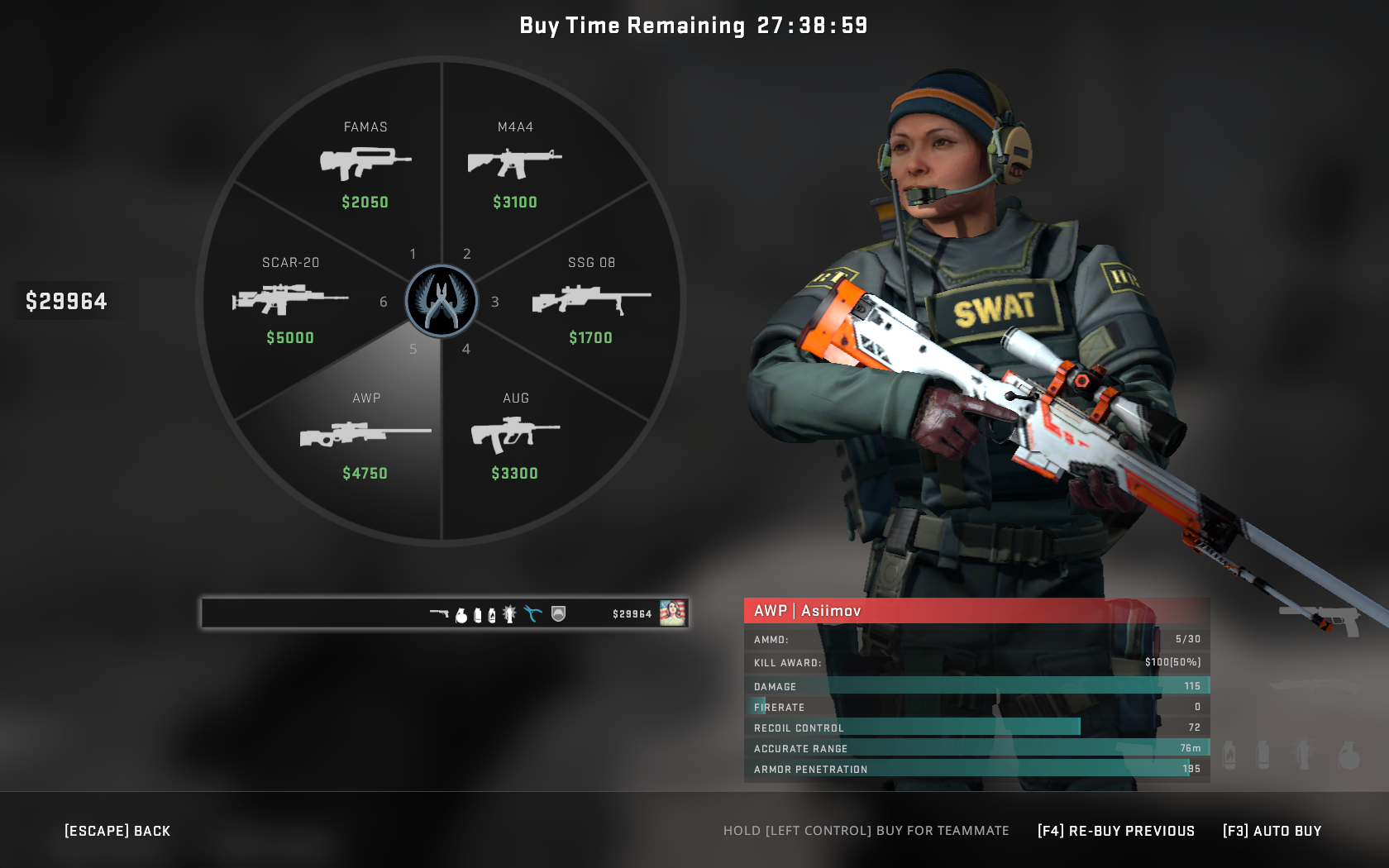This screenshot has width=1389, height=868.
Task: Go back using the Escape Back button
Action: 117,830
